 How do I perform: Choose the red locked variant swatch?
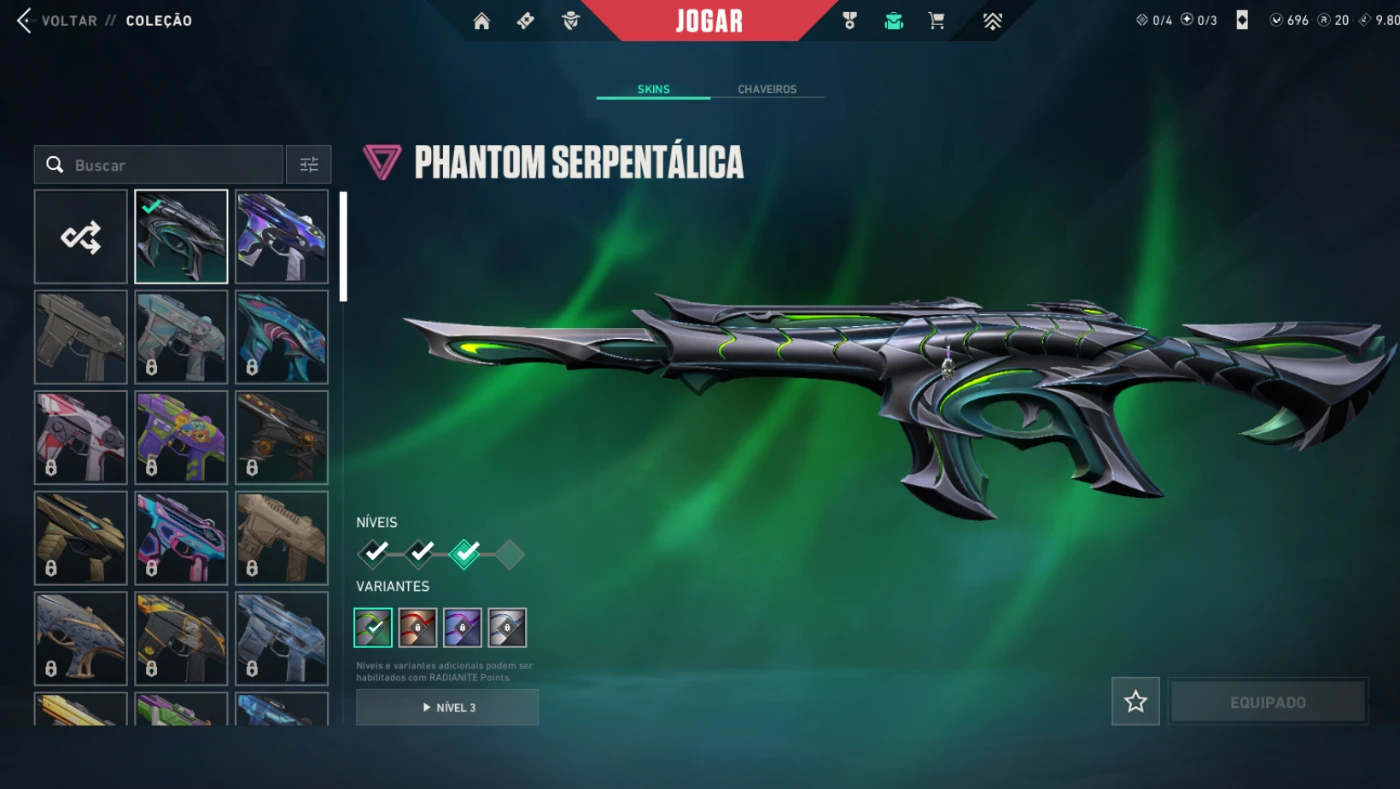tap(417, 628)
